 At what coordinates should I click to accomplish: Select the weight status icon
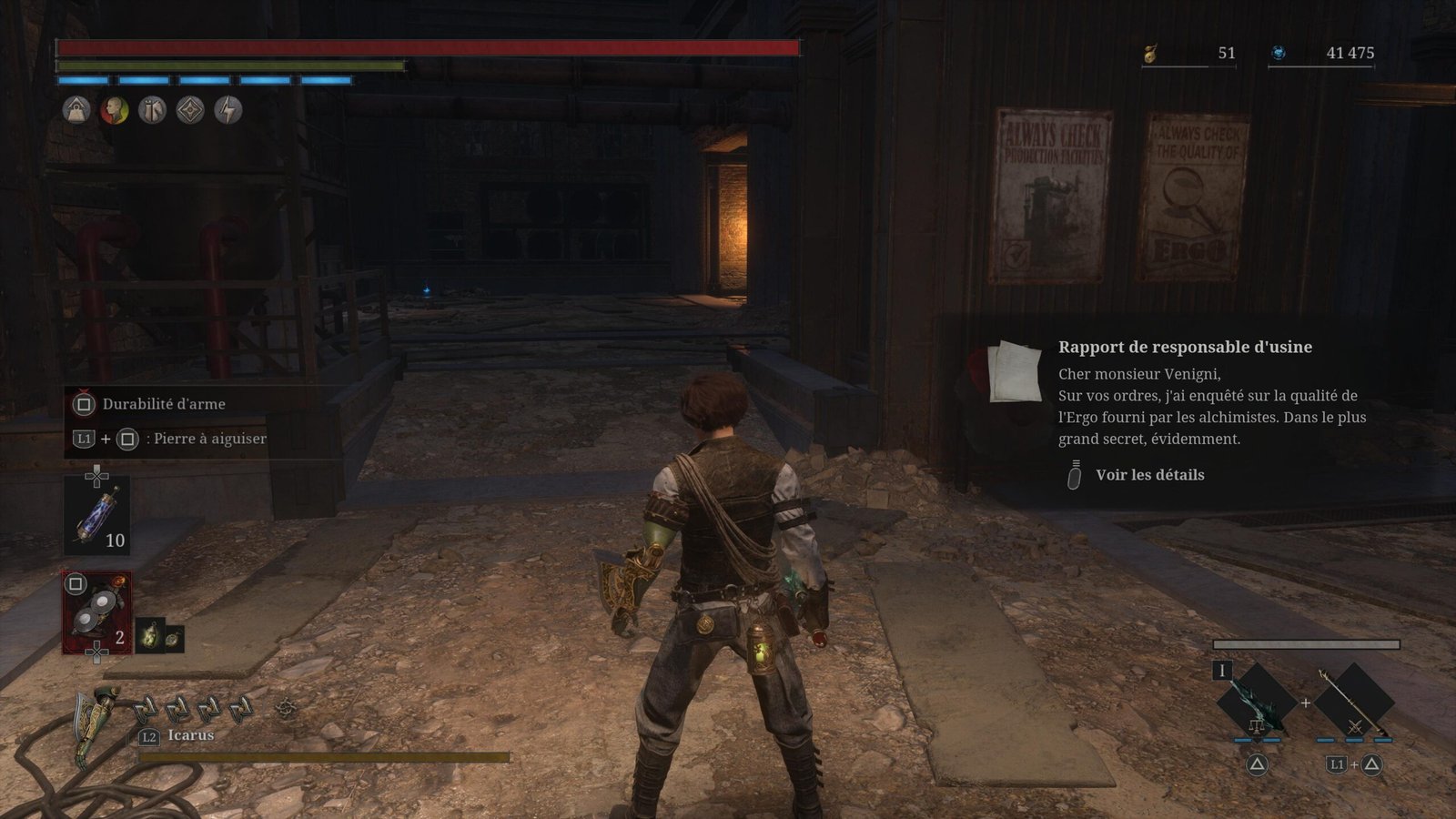click(76, 110)
